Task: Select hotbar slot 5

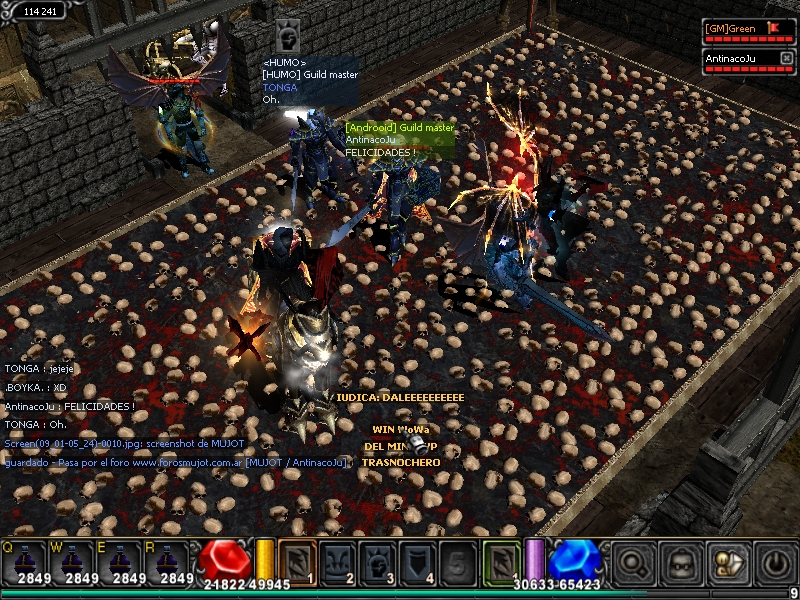Action: [x=457, y=559]
